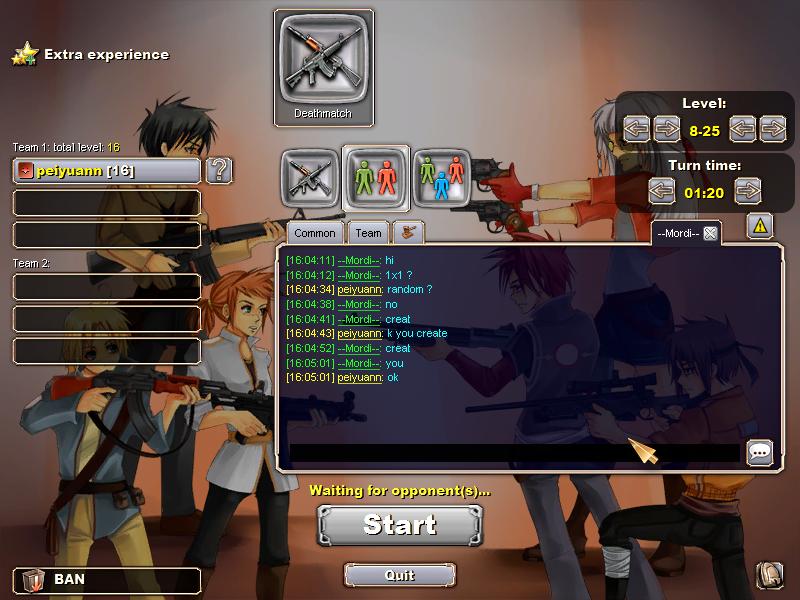Click the question mark help button
This screenshot has height=600, width=800.
pyautogui.click(x=219, y=170)
